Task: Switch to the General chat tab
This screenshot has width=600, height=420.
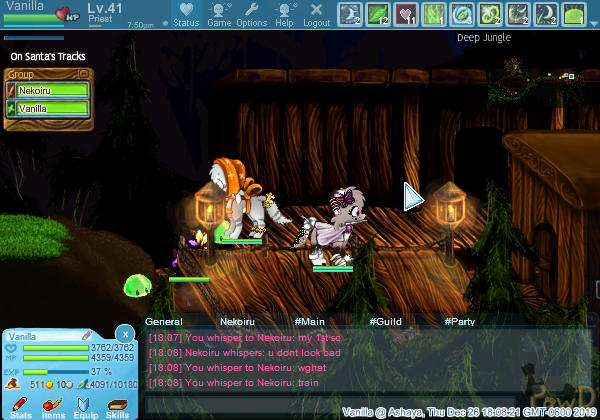Action: [x=163, y=322]
